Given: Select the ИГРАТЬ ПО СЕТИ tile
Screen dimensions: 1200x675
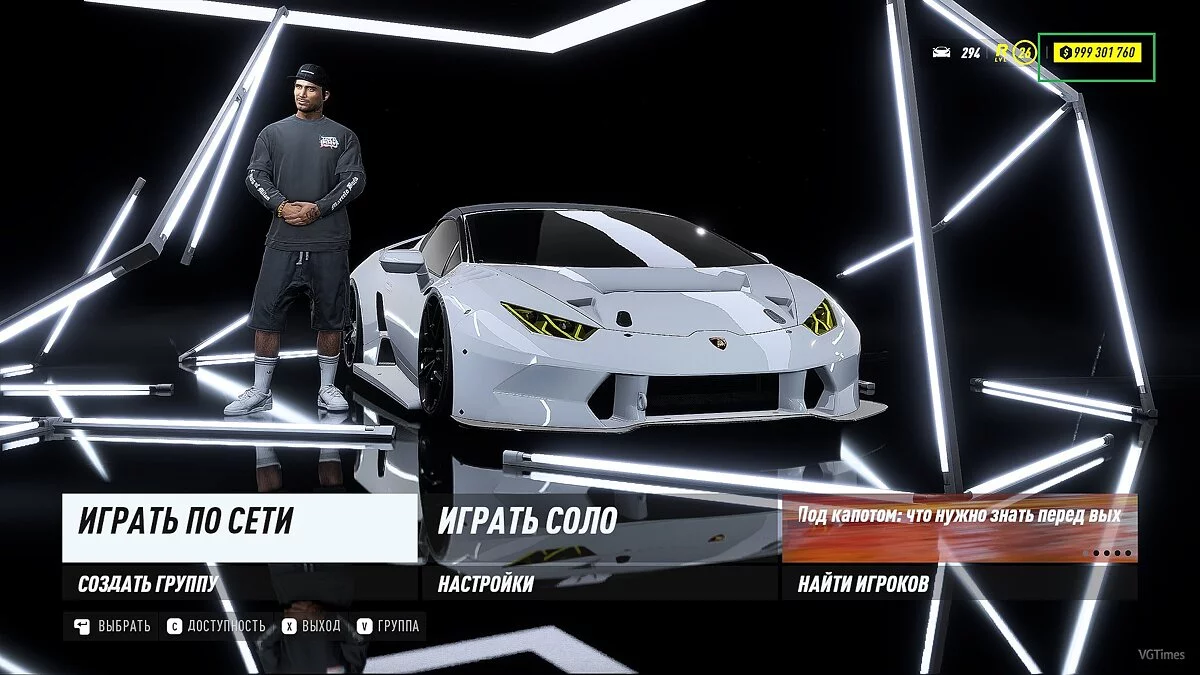Looking at the screenshot, I should click(x=240, y=528).
